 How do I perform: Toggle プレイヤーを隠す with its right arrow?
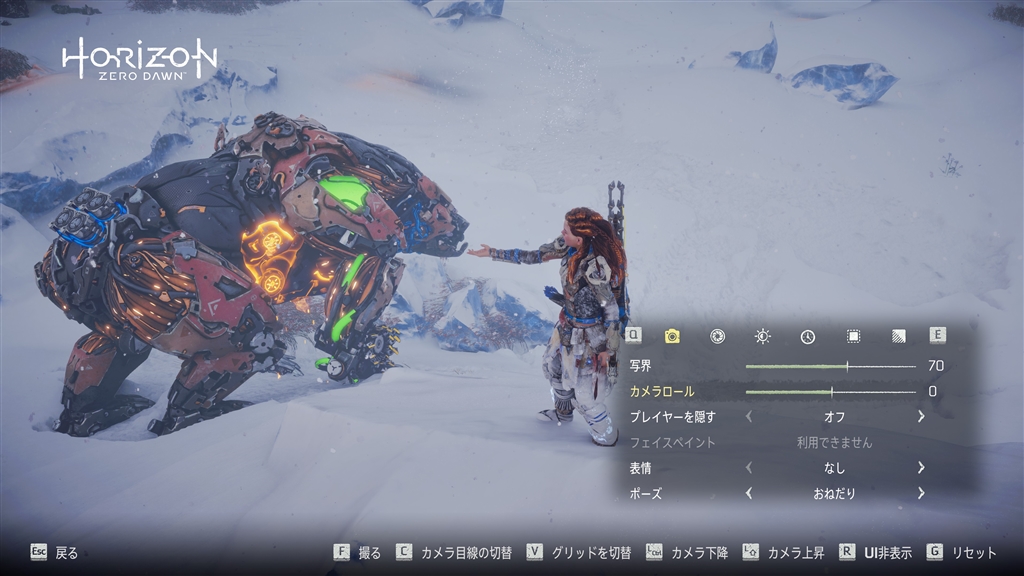921,416
